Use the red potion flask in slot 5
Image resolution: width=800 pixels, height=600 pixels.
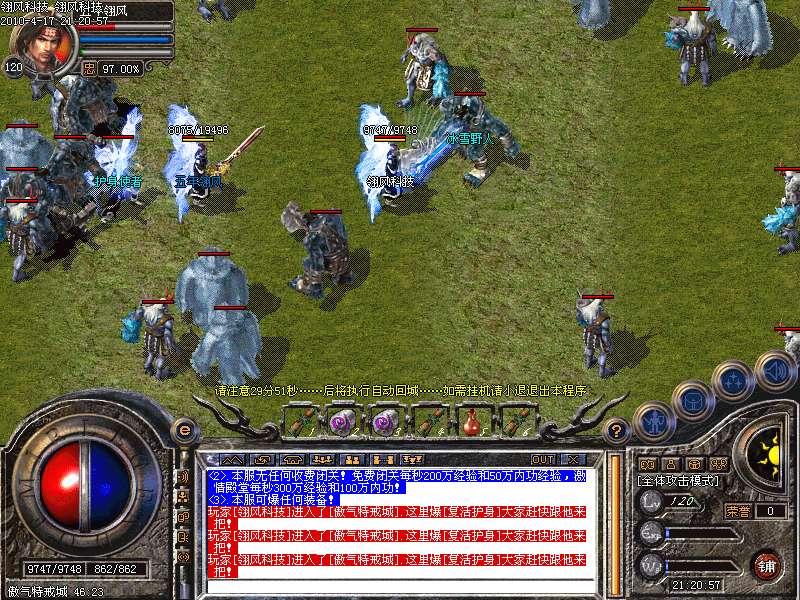coord(471,422)
